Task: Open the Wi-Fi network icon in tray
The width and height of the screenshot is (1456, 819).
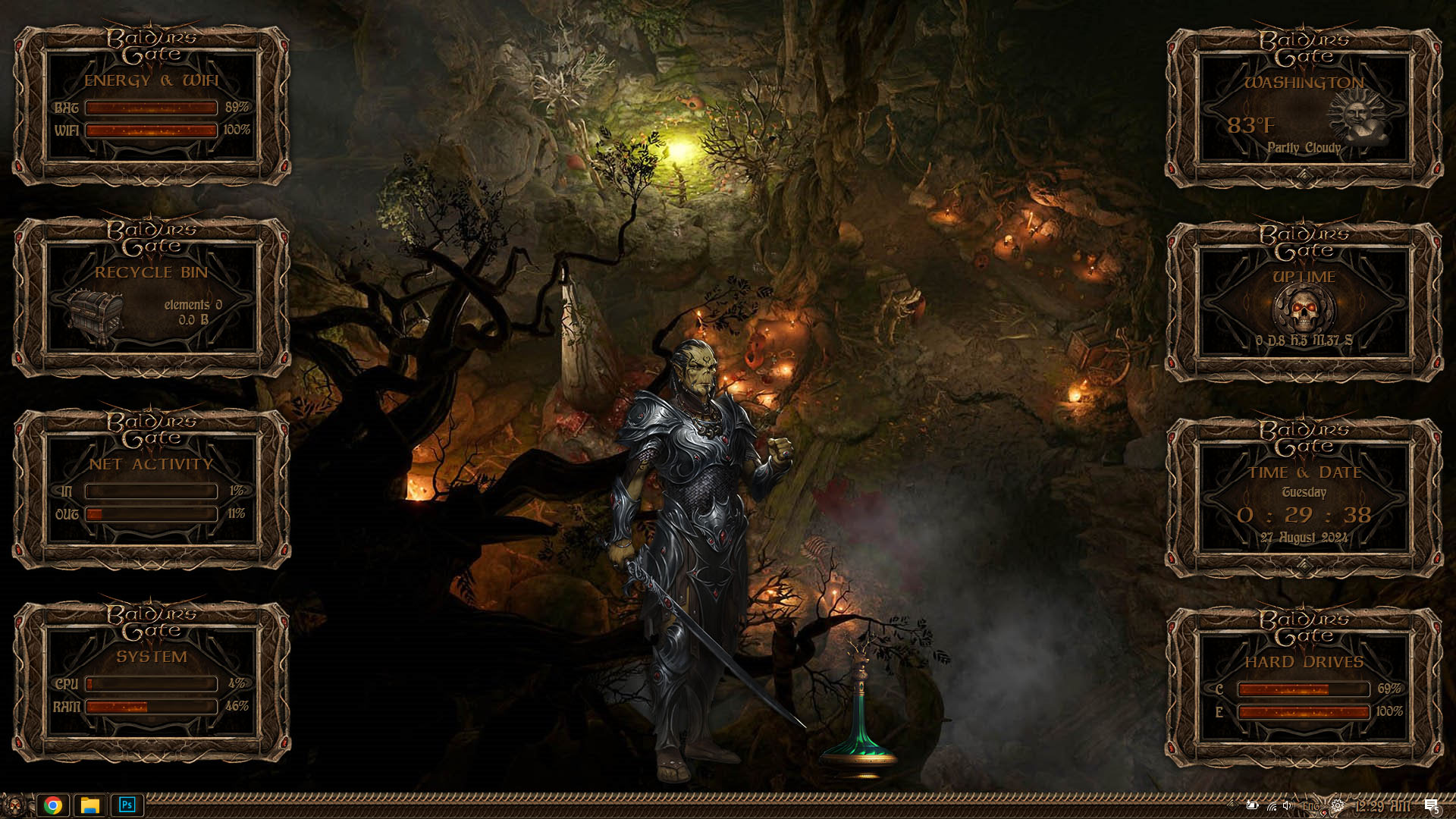Action: (1271, 805)
